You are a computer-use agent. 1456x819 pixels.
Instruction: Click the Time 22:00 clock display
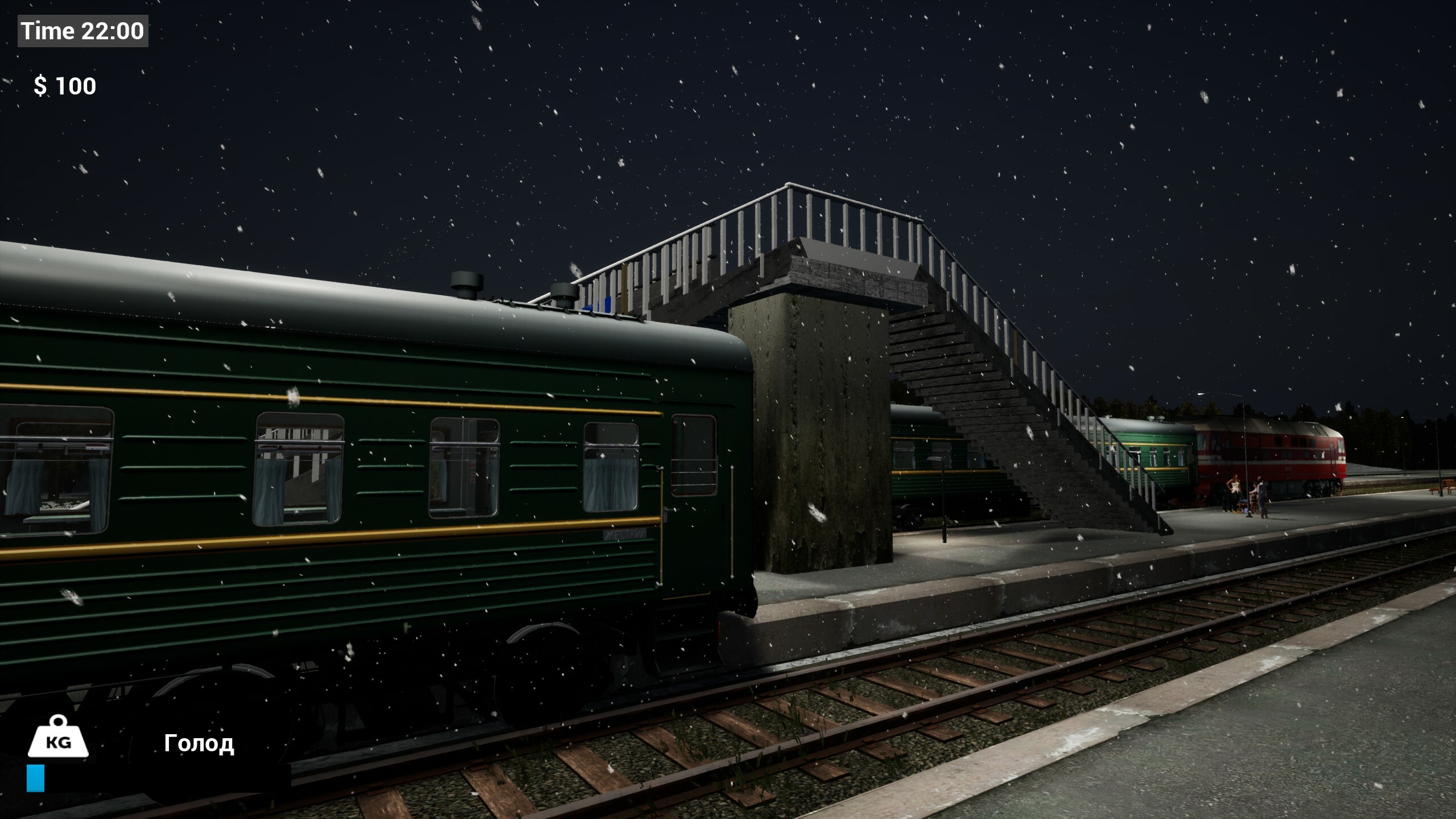81,31
